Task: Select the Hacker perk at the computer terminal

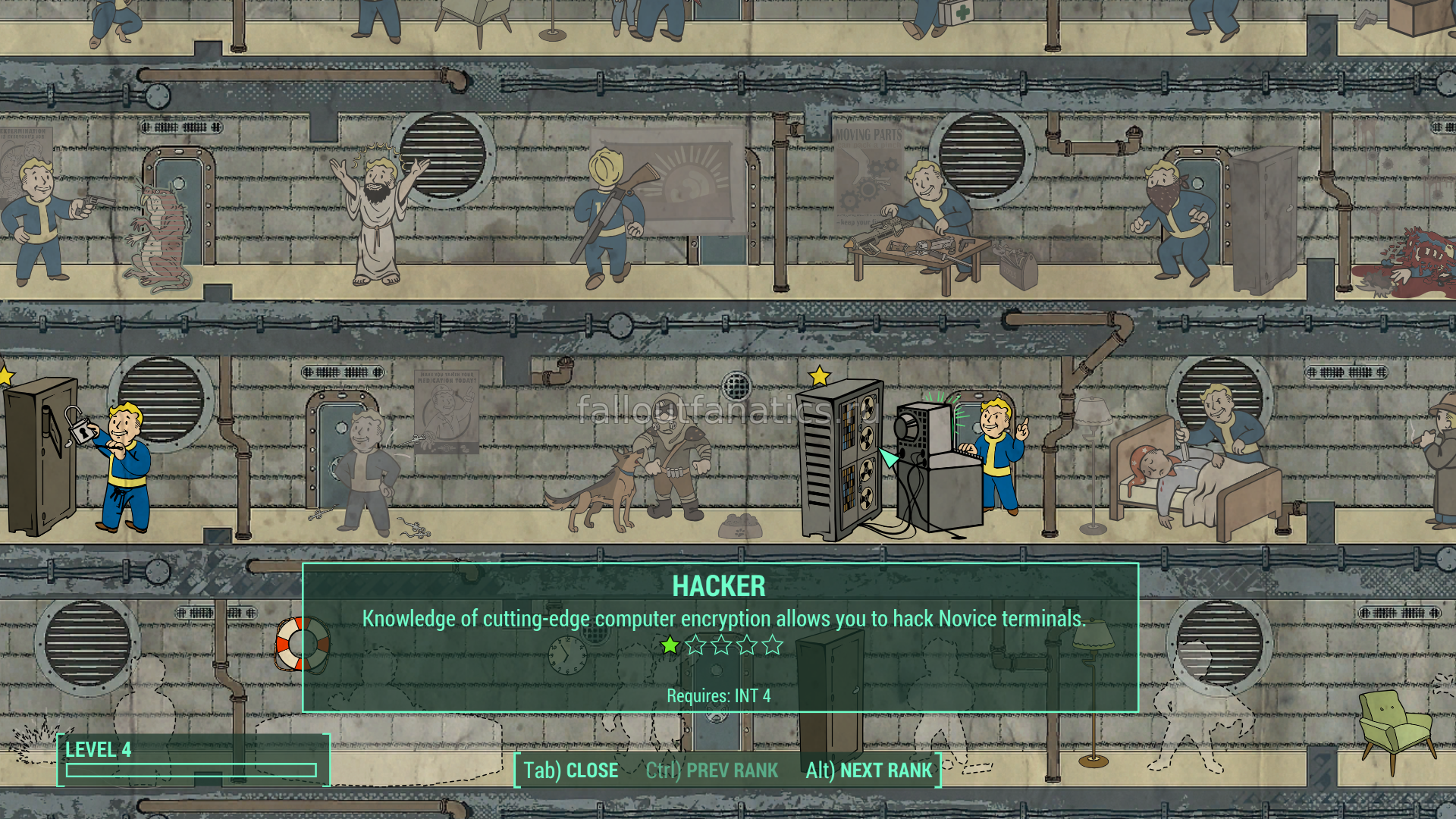Action: point(910,463)
